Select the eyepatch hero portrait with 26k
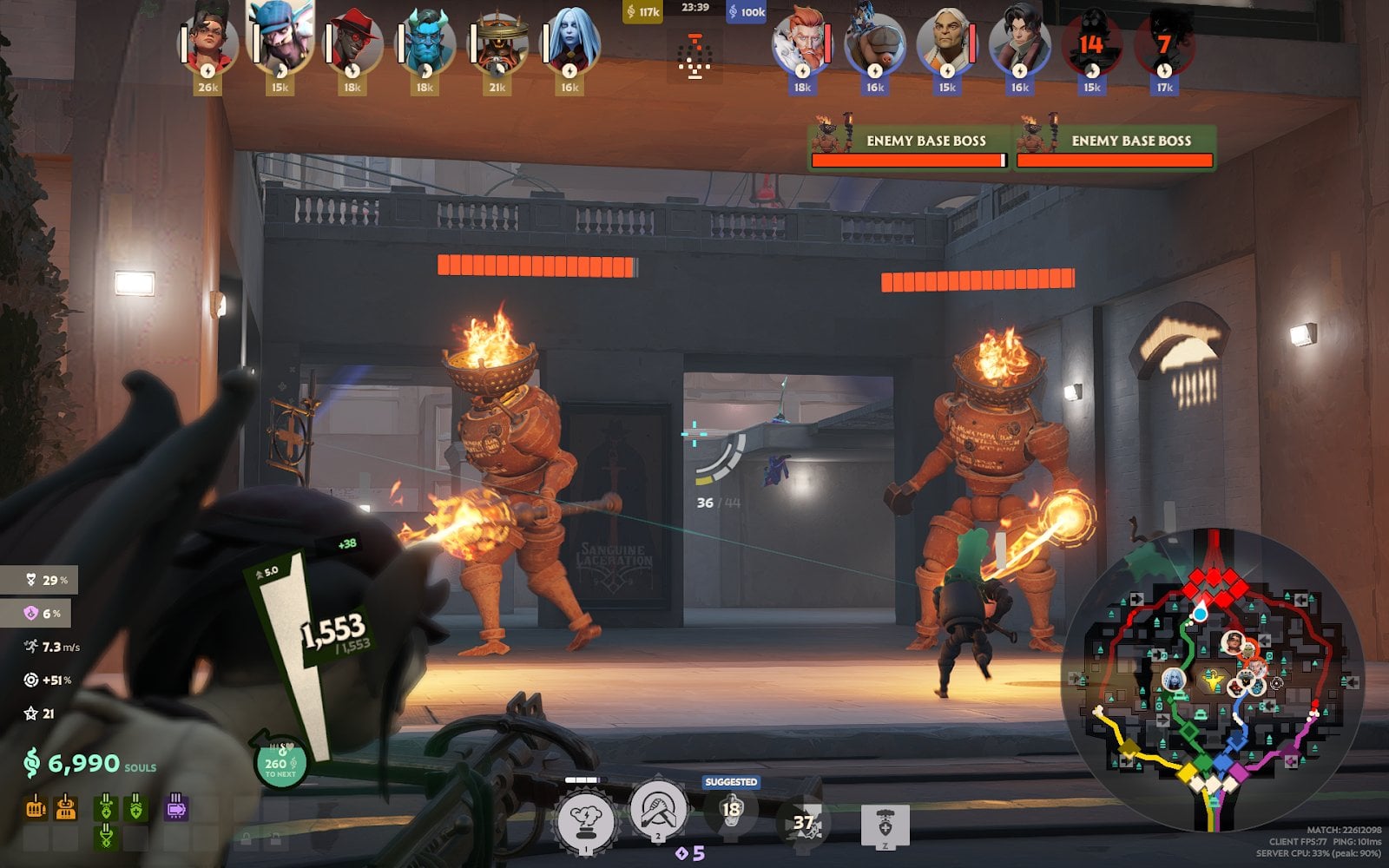1389x868 pixels. [x=208, y=43]
